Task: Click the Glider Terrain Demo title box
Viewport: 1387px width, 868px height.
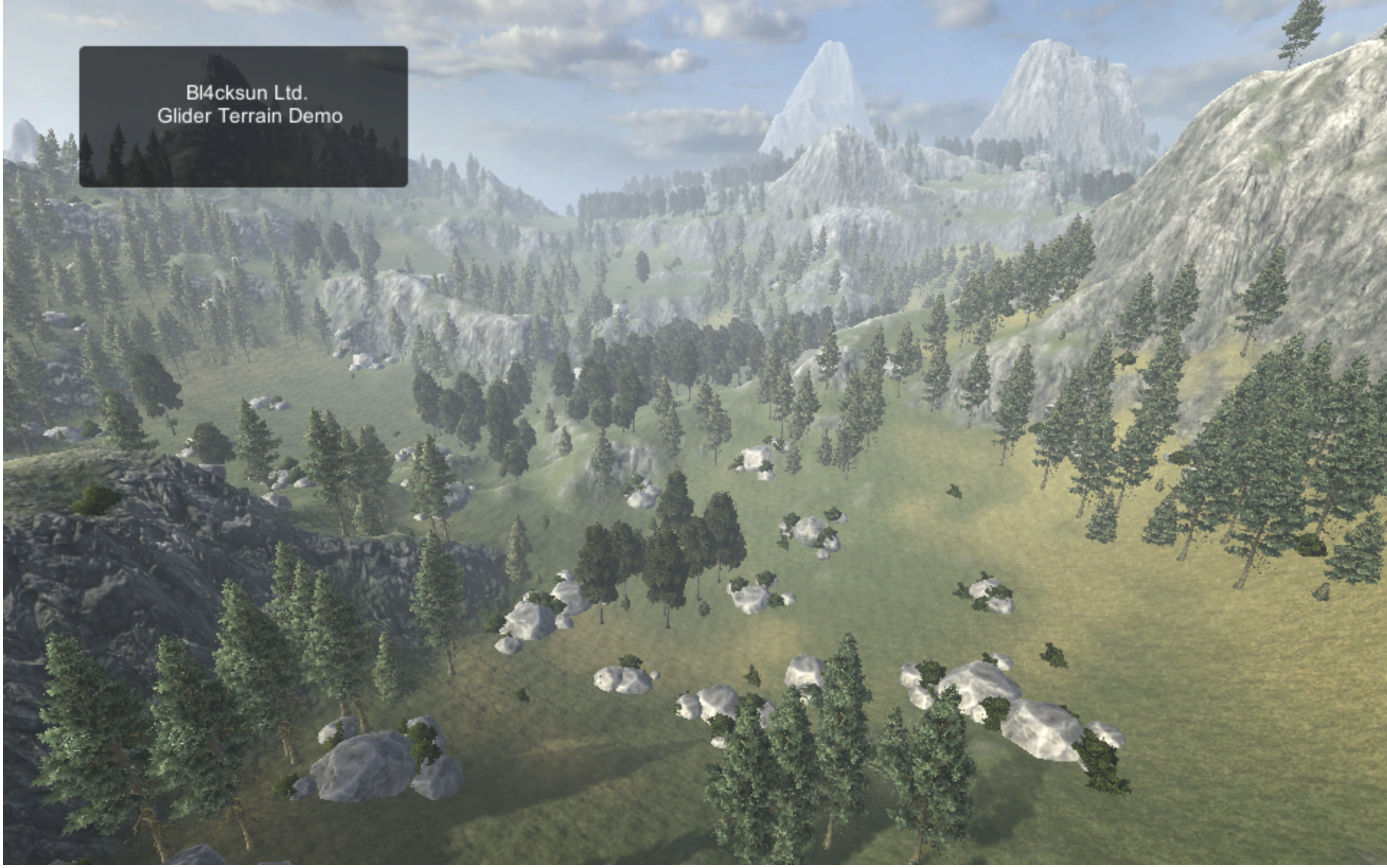Action: 243,116
